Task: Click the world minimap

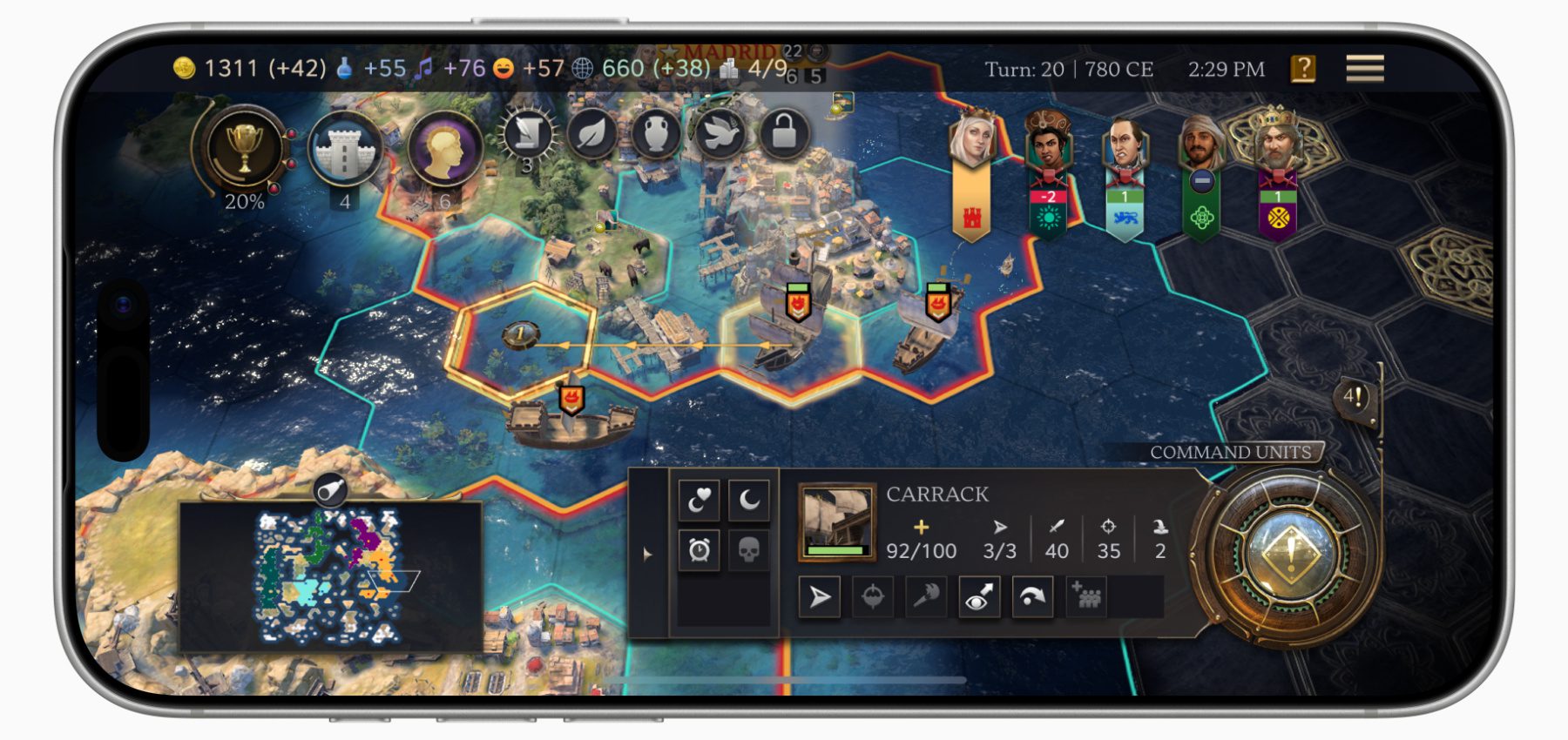Action: [x=331, y=575]
